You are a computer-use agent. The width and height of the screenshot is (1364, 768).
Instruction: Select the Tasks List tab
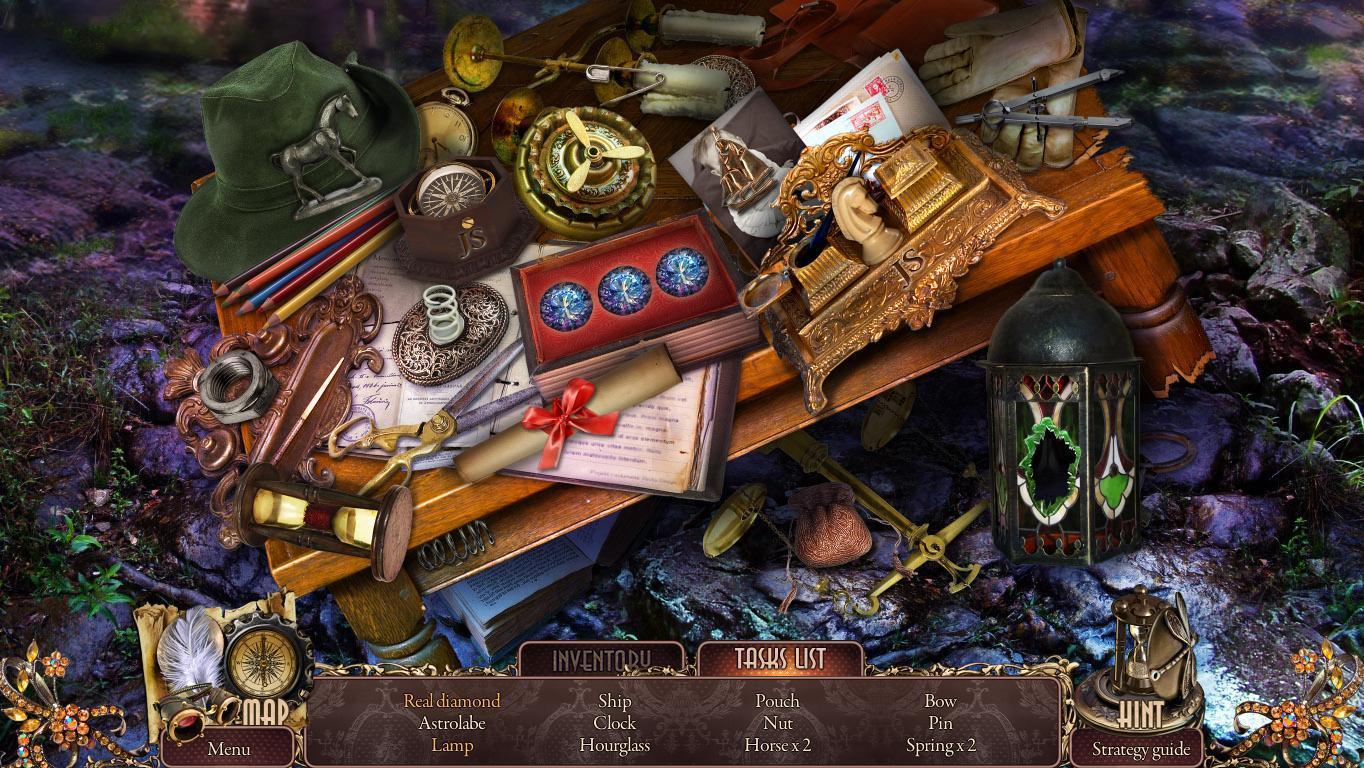pyautogui.click(x=780, y=660)
